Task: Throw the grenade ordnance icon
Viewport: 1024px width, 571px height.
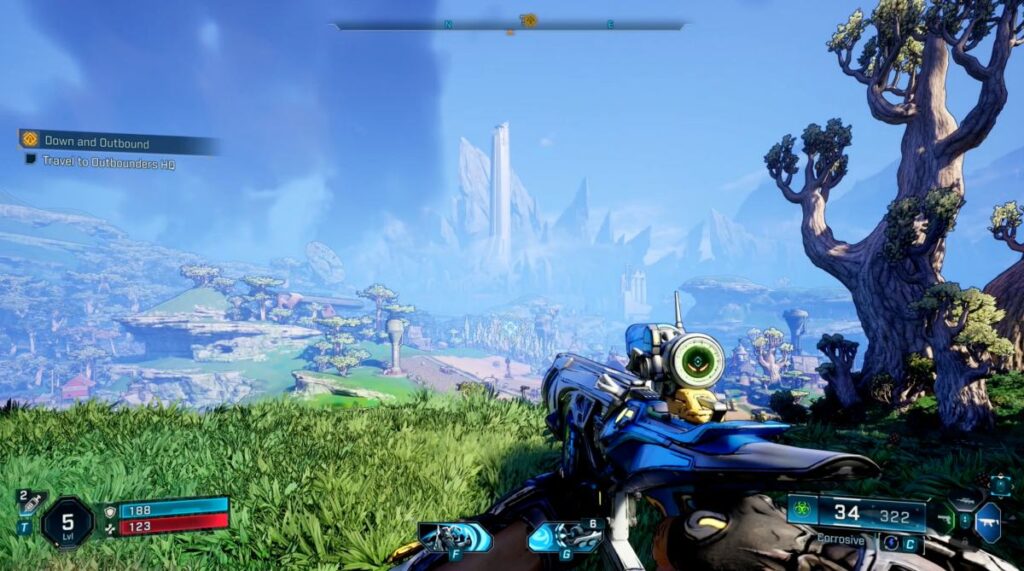Action: click(x=566, y=537)
